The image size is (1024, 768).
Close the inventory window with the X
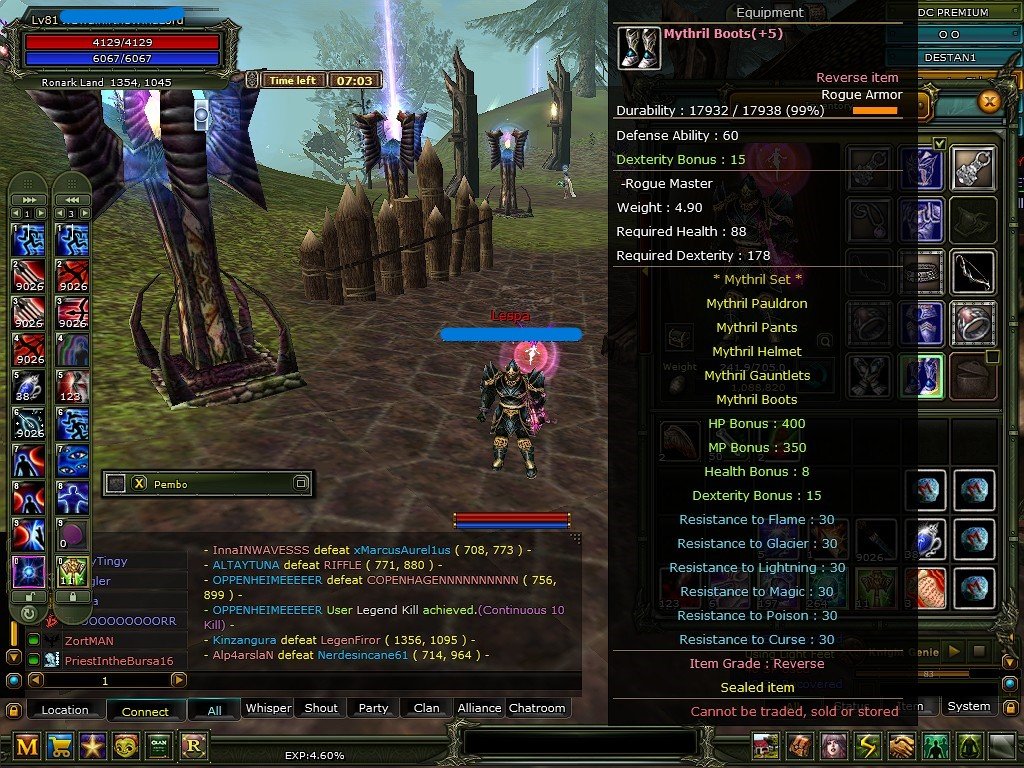coord(989,101)
